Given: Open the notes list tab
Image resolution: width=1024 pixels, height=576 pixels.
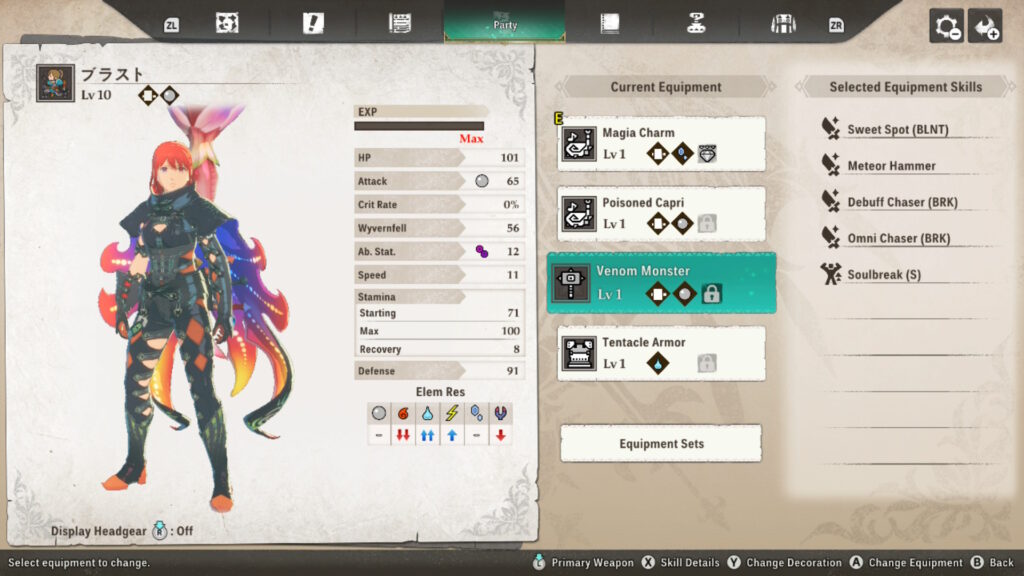Looking at the screenshot, I should 401,24.
